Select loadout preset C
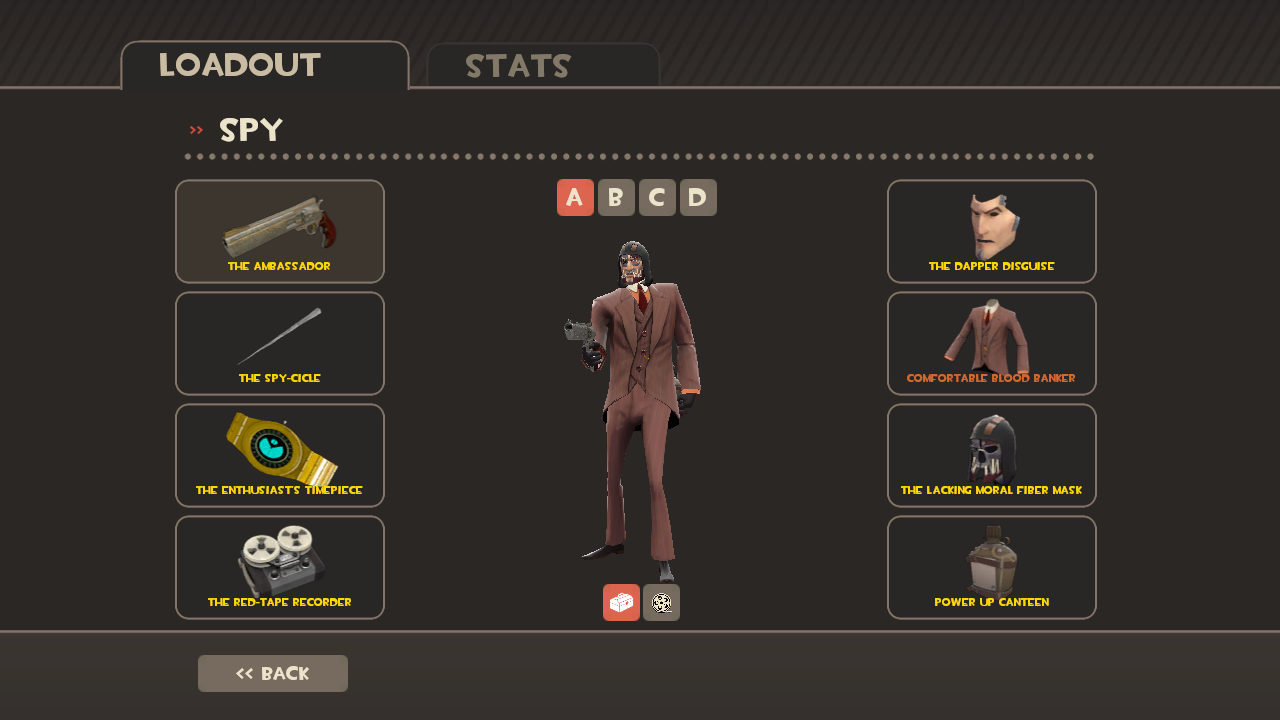 point(657,197)
